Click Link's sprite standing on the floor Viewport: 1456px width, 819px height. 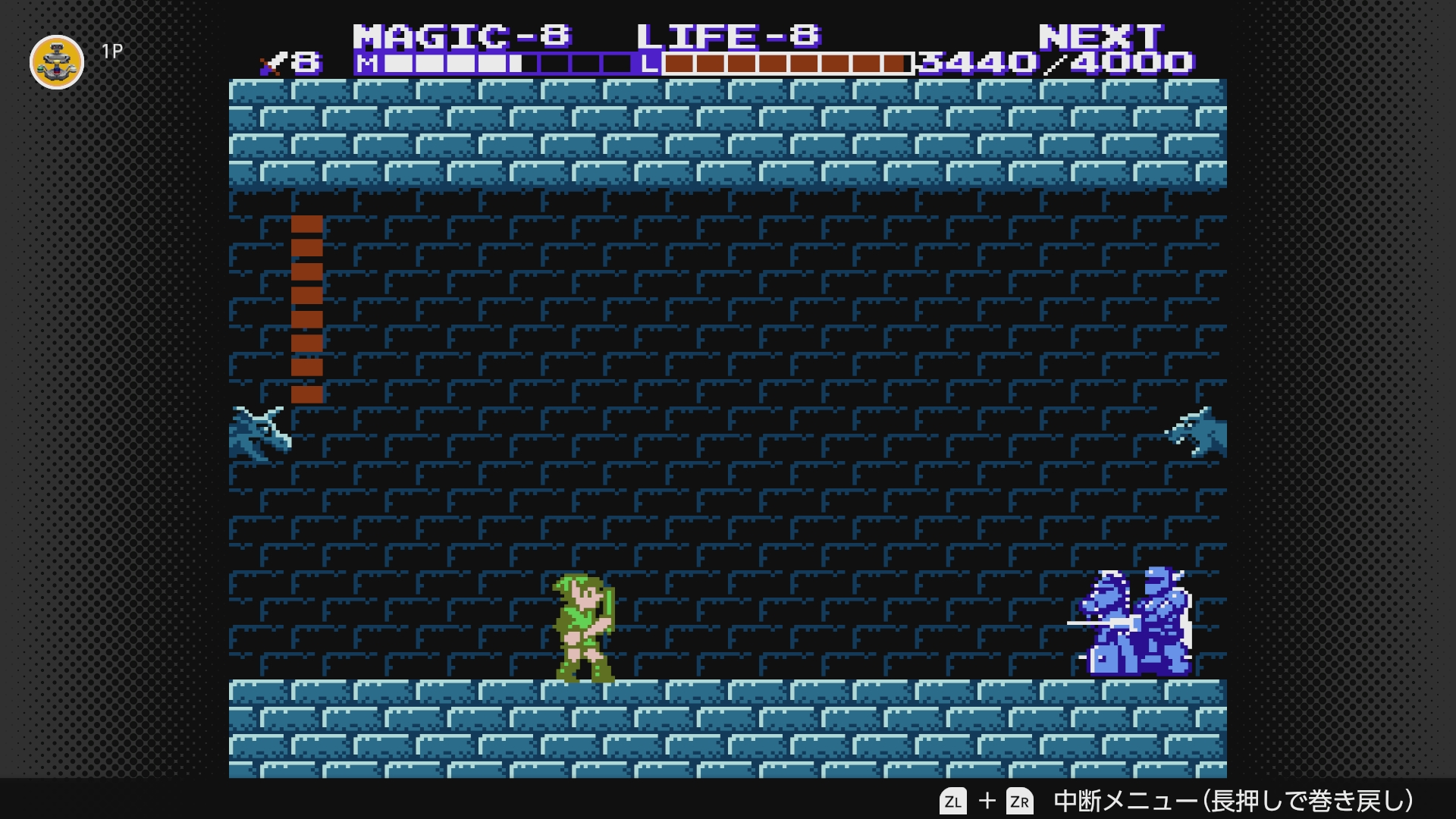pyautogui.click(x=584, y=629)
